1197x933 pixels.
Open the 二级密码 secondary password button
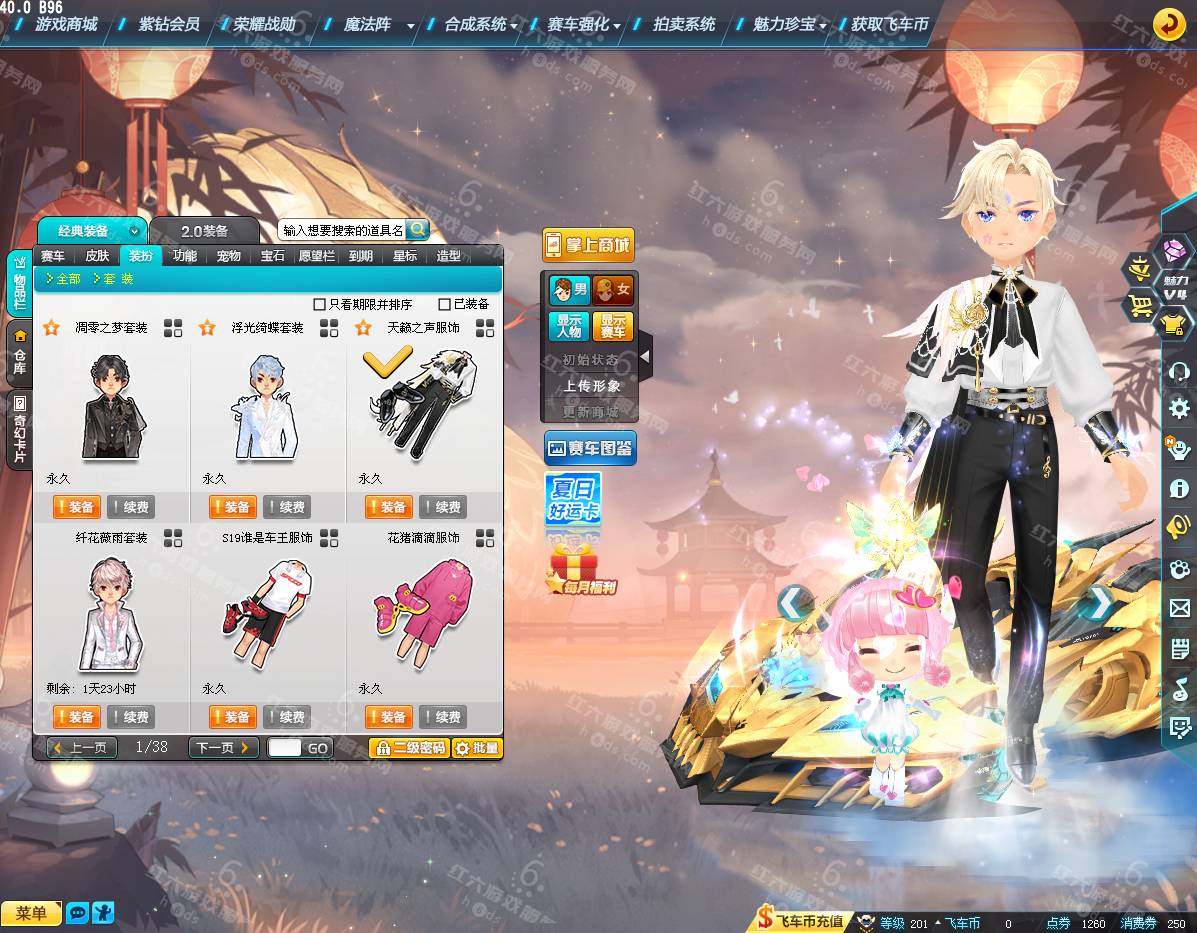coord(408,748)
